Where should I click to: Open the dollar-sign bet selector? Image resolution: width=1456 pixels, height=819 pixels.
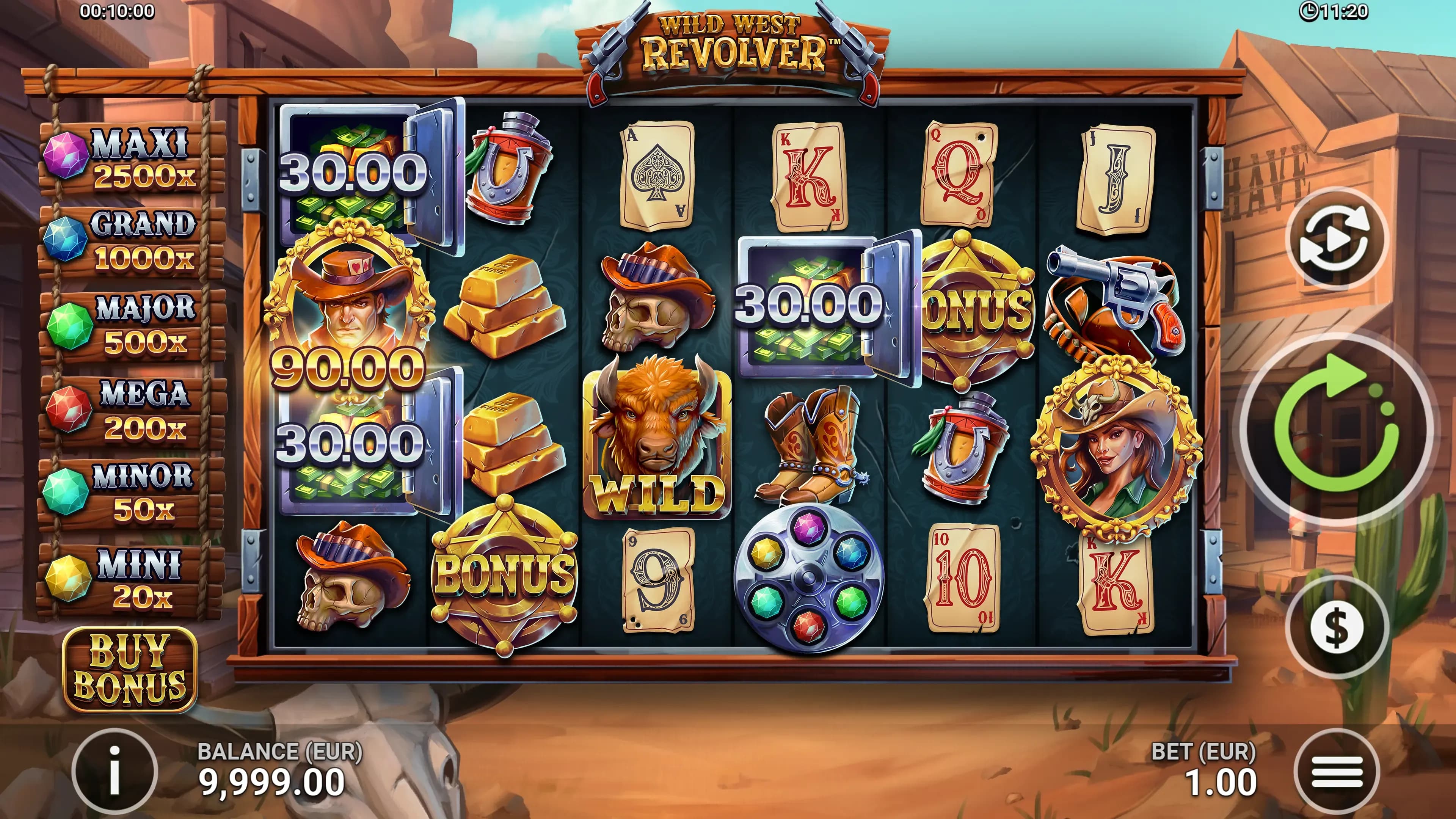tap(1337, 628)
